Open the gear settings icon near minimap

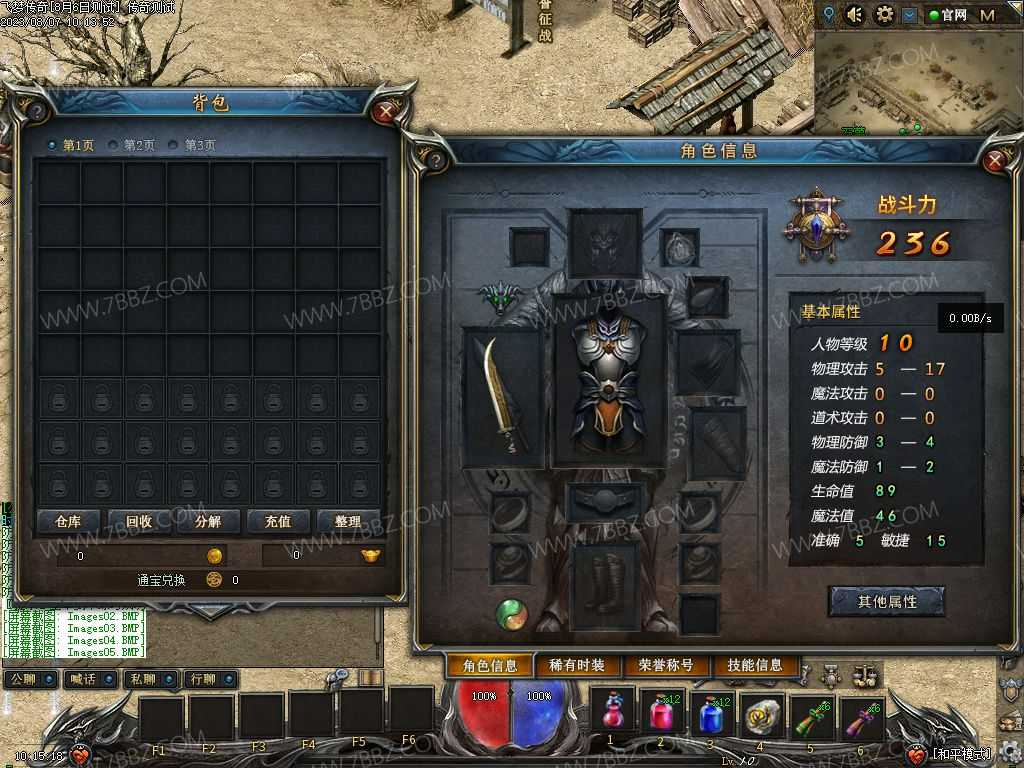tap(884, 15)
